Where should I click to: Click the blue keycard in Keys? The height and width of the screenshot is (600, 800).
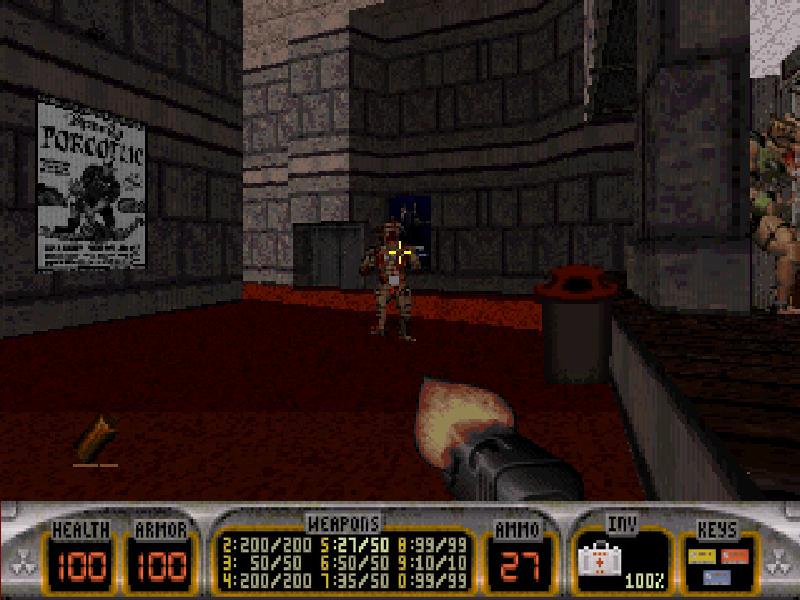[719, 576]
